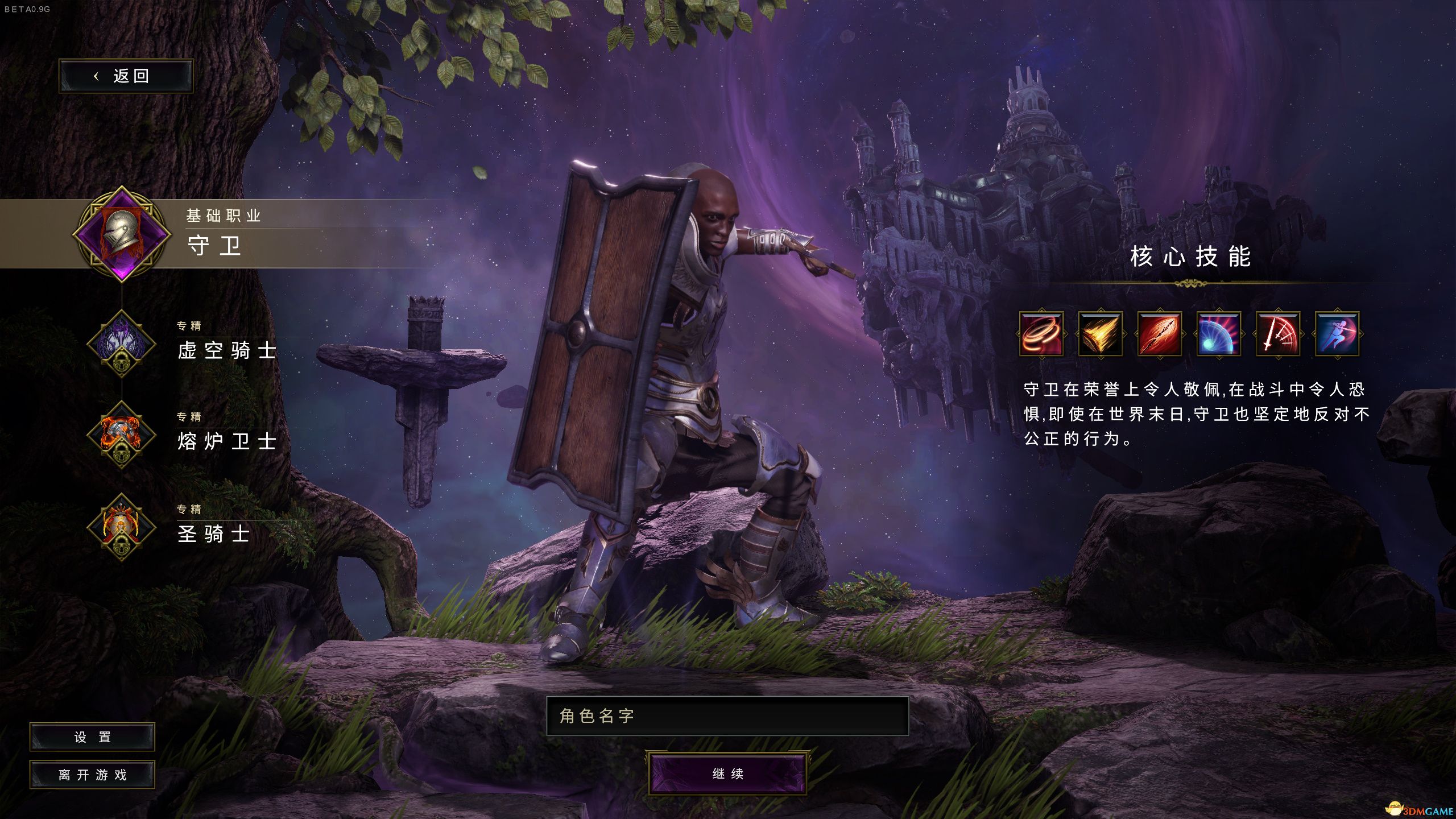Select the blue energy shield skill icon
This screenshot has width=1456, height=819.
1219,334
